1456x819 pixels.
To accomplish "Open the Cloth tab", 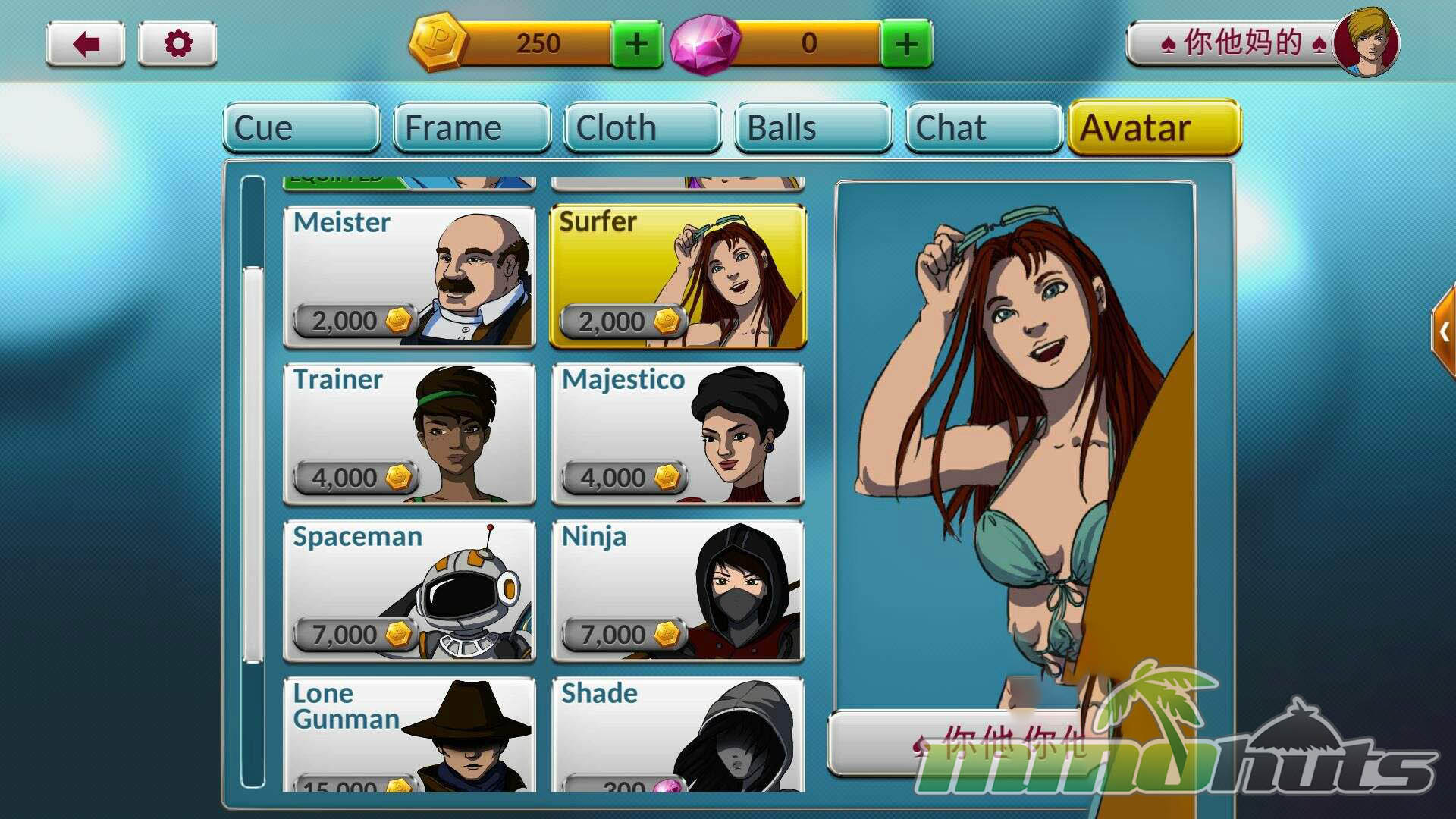I will (x=642, y=127).
